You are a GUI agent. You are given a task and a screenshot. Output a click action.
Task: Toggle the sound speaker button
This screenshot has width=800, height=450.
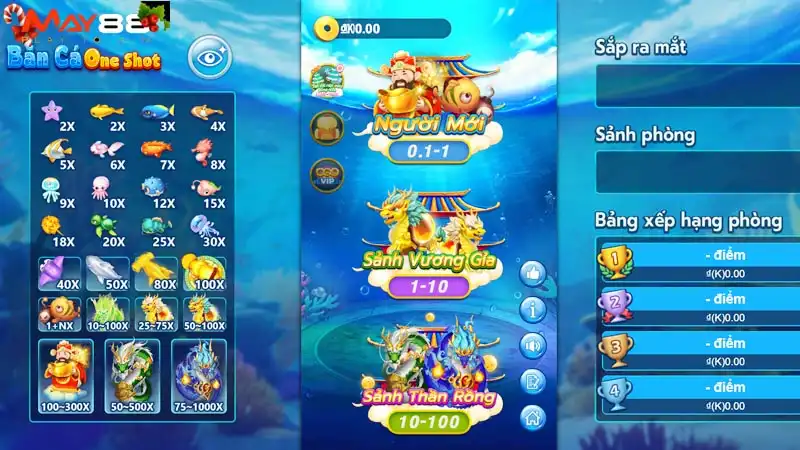click(x=533, y=345)
